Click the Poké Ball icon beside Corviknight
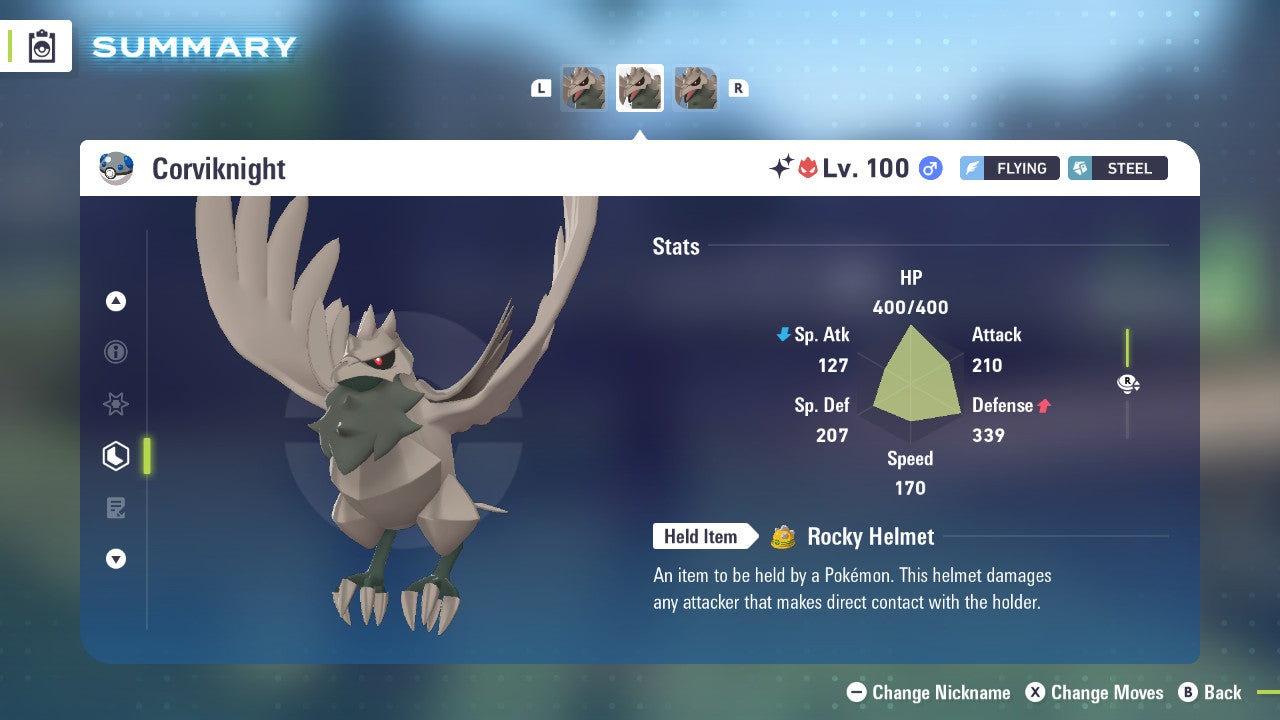The image size is (1280, 720). point(117,168)
